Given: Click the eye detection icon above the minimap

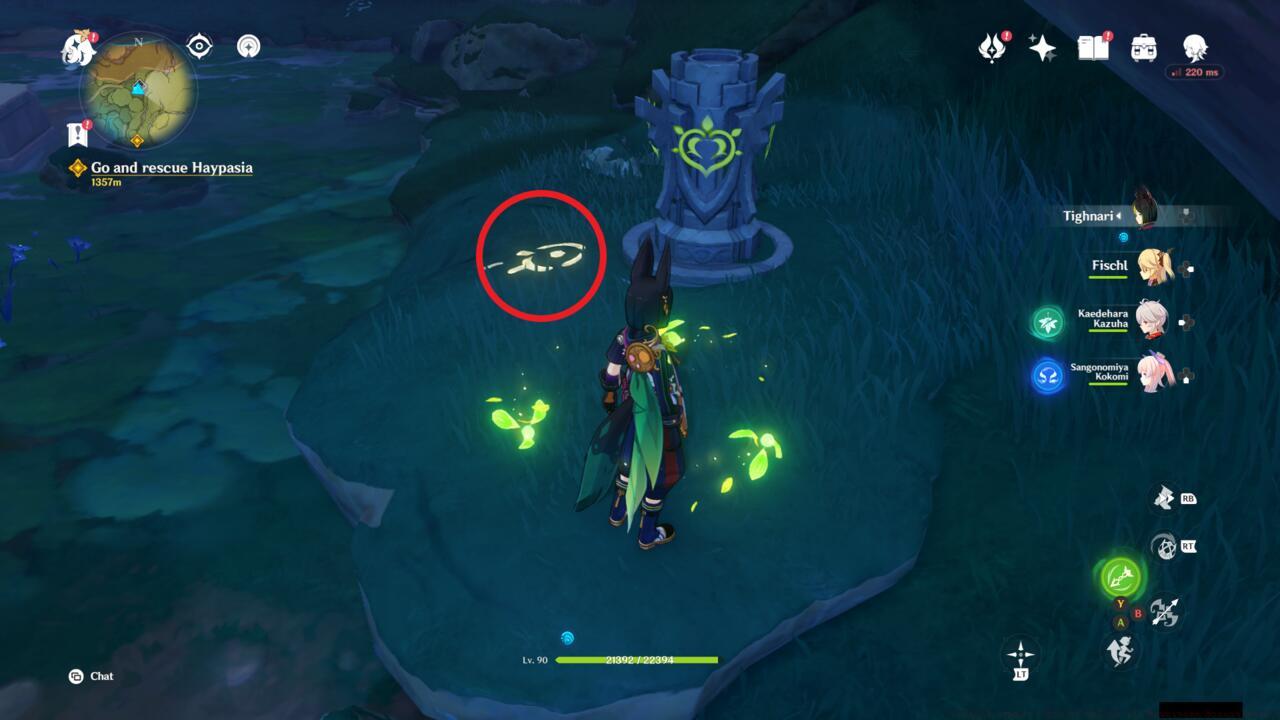Looking at the screenshot, I should (197, 45).
